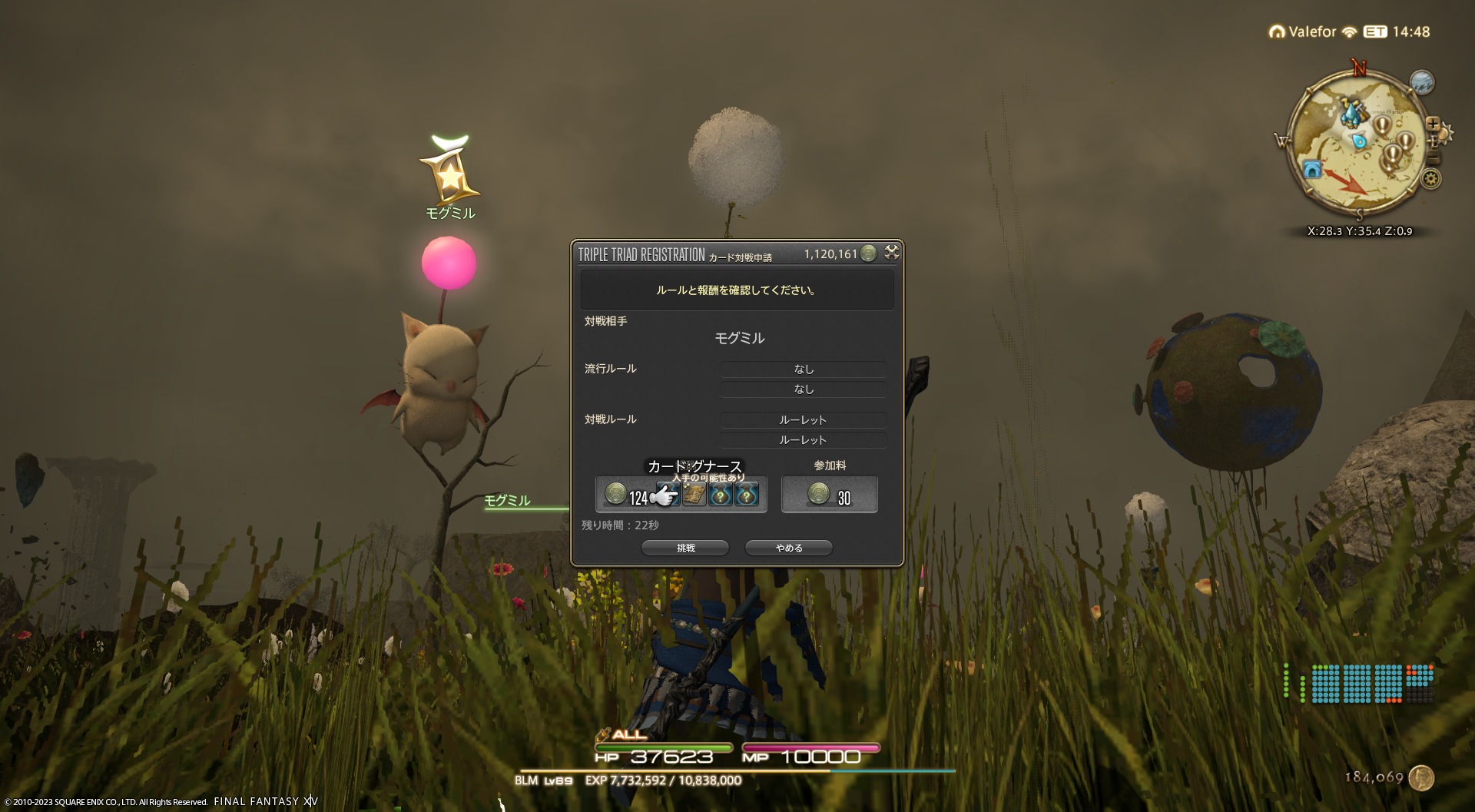Viewport: 1475px width, 812px height.
Task: Zoom in the minimap with plus button
Action: point(1433,123)
